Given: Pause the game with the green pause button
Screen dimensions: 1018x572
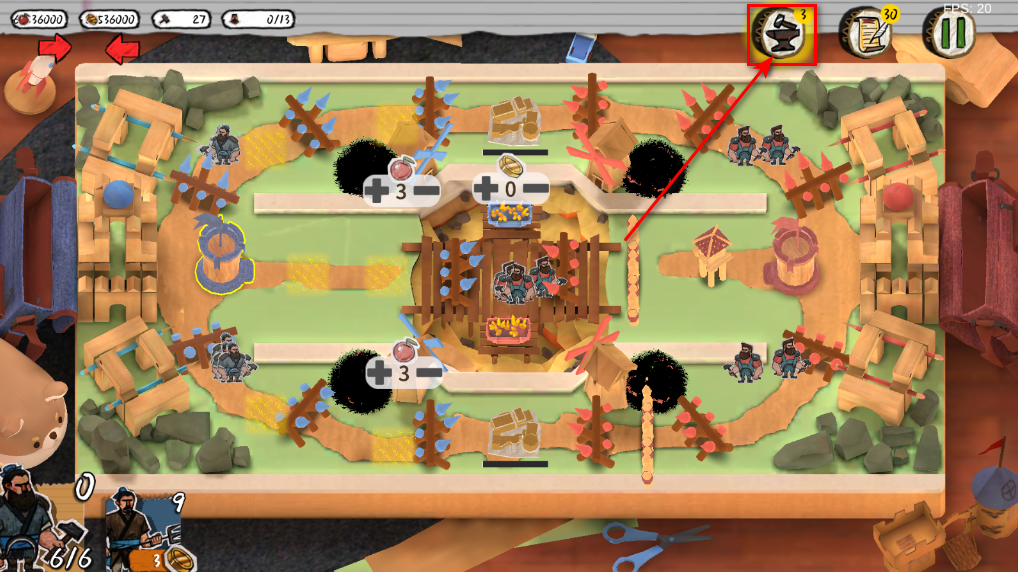Looking at the screenshot, I should (948, 33).
